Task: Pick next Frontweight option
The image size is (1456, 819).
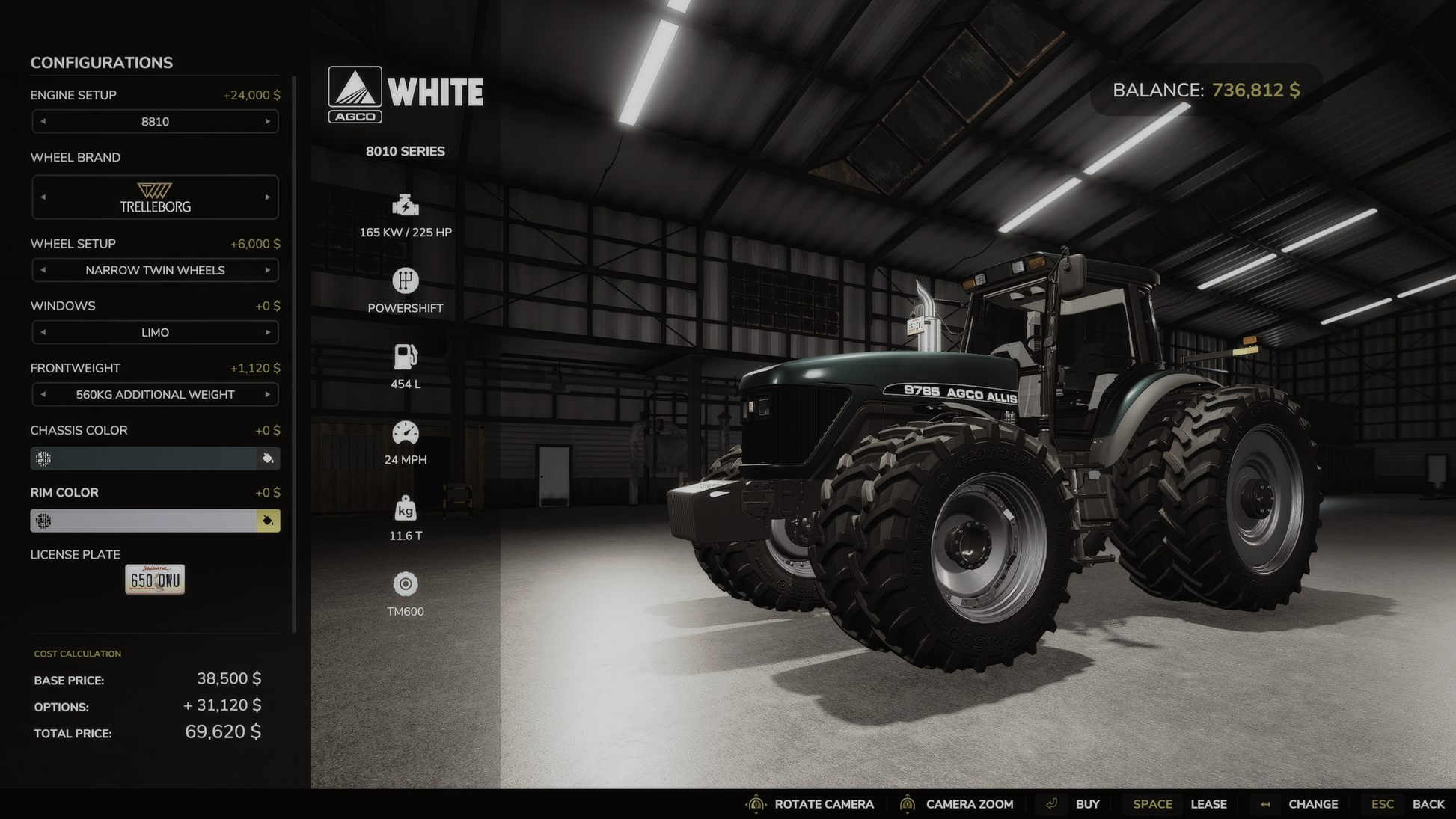Action: [x=268, y=394]
